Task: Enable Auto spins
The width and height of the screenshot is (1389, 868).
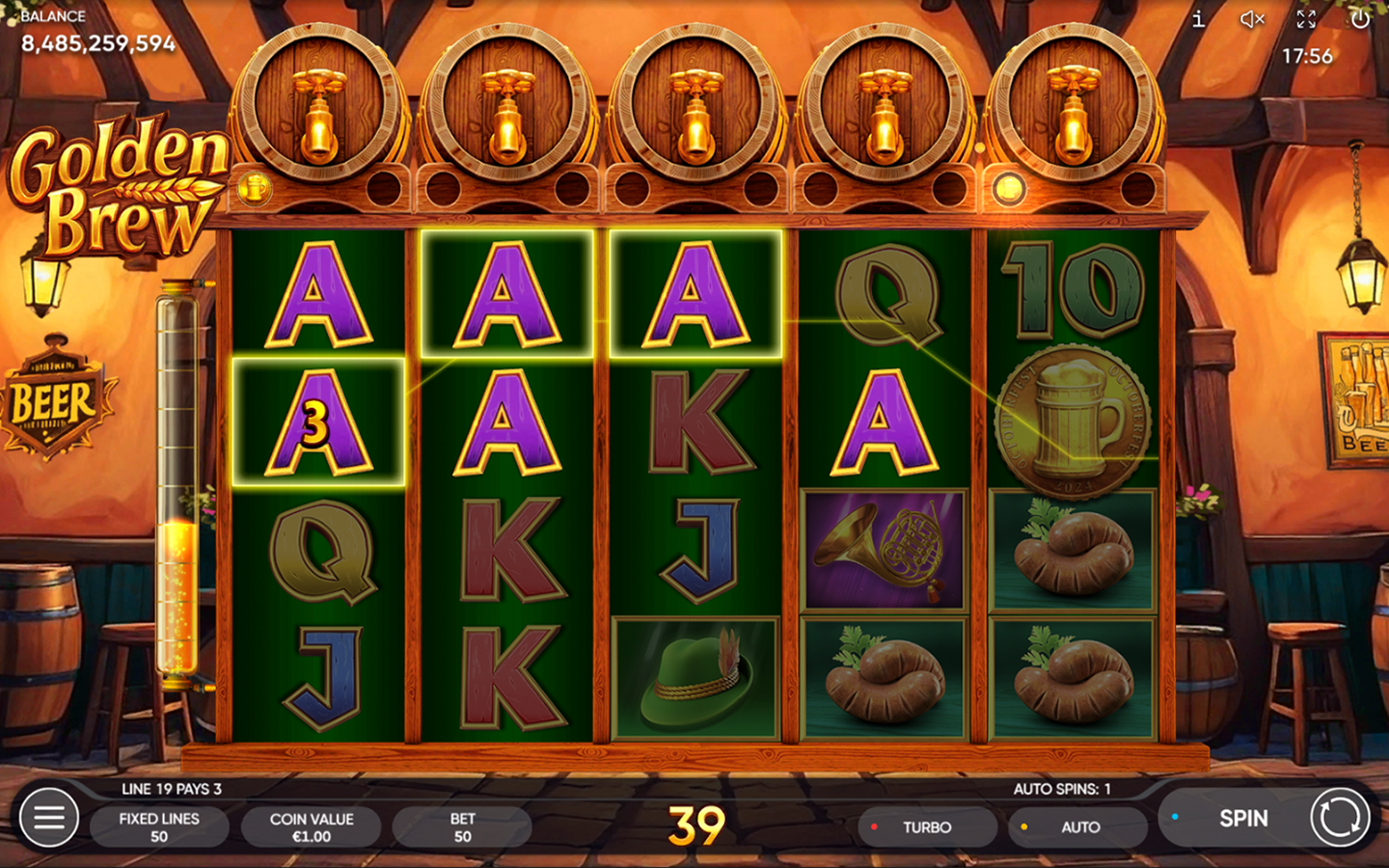Action: coord(1078,827)
